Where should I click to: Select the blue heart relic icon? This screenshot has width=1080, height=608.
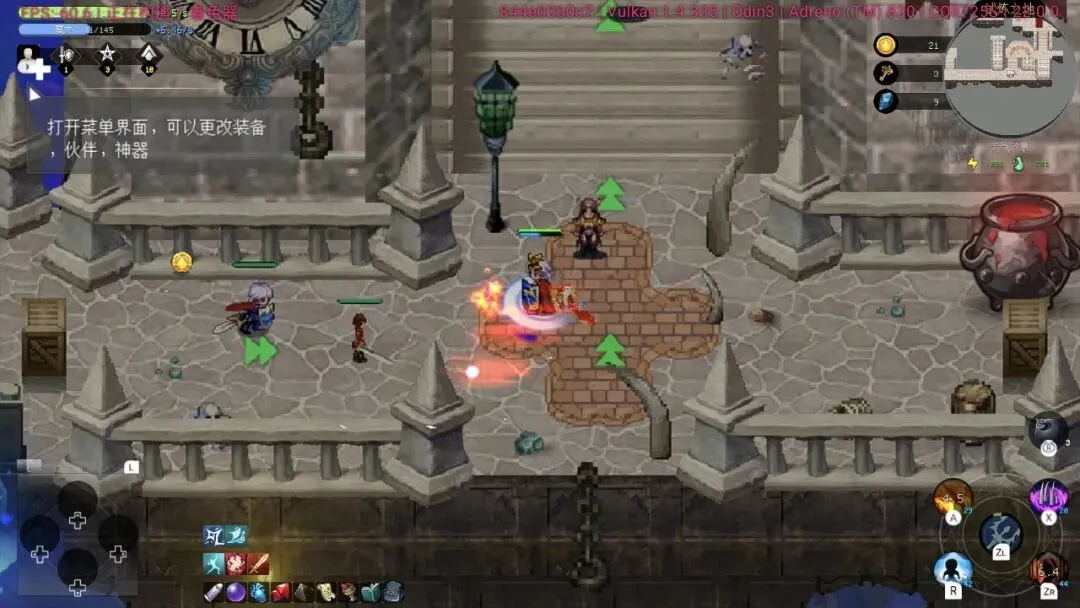pyautogui.click(x=258, y=592)
